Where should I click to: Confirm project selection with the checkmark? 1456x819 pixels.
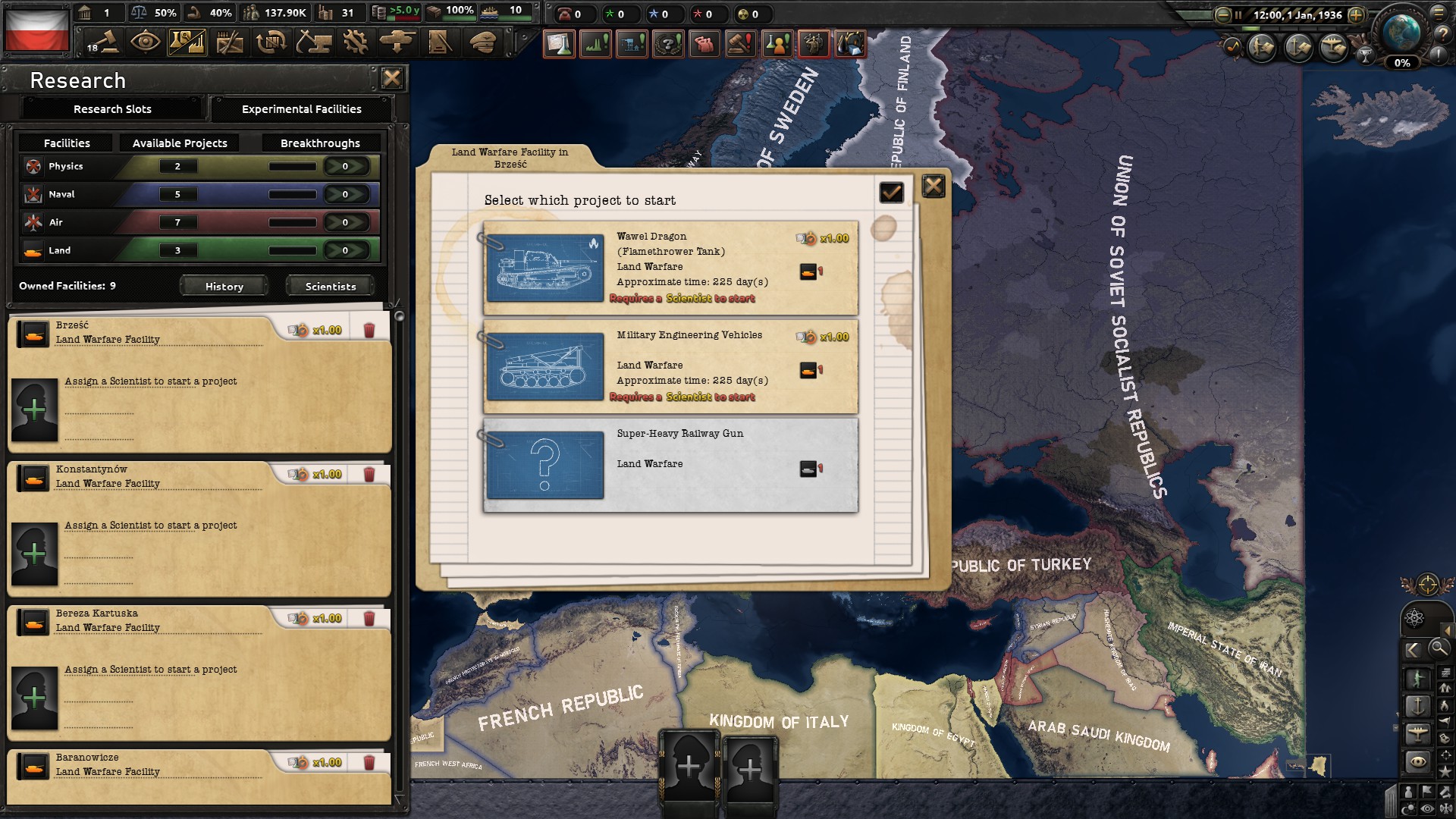[891, 193]
